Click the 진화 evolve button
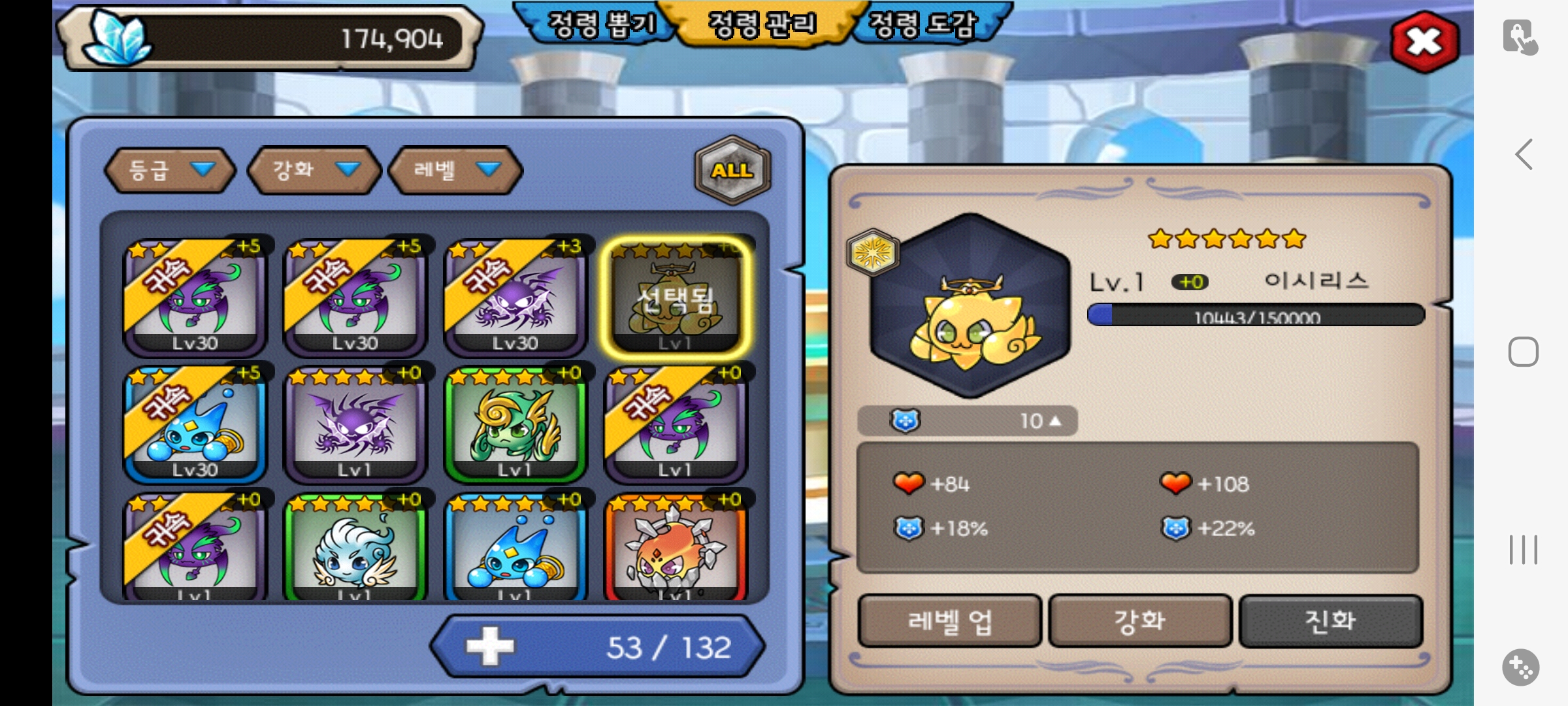 (x=1330, y=620)
